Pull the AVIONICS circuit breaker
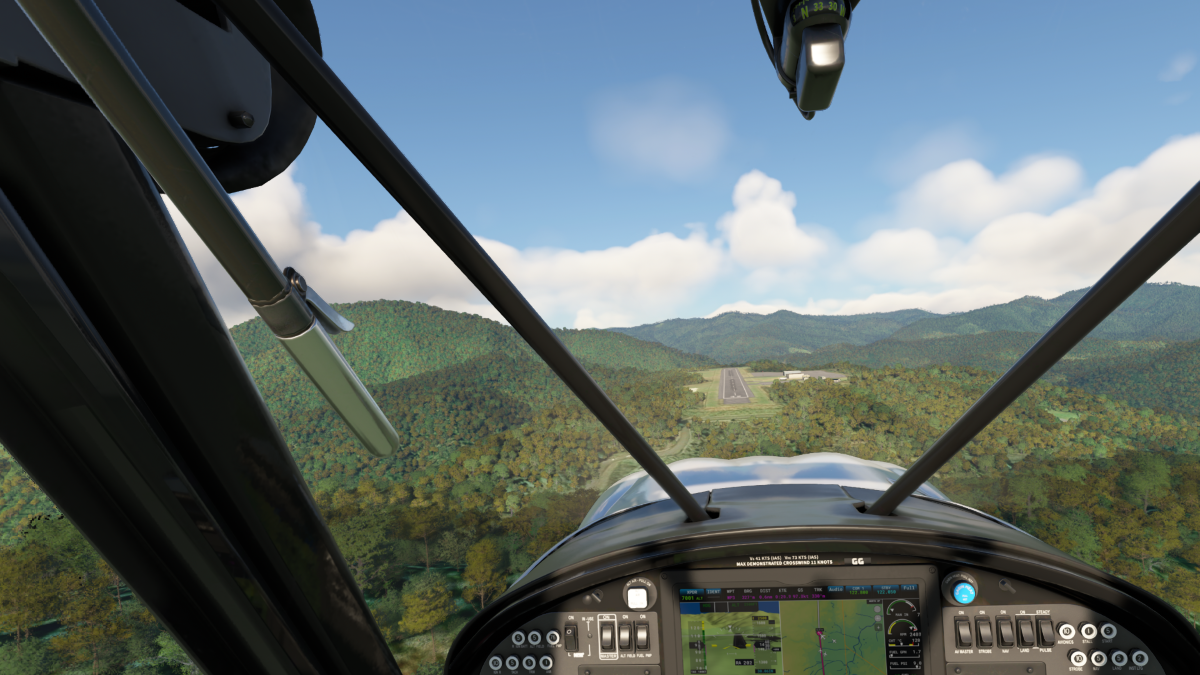 [1066, 632]
